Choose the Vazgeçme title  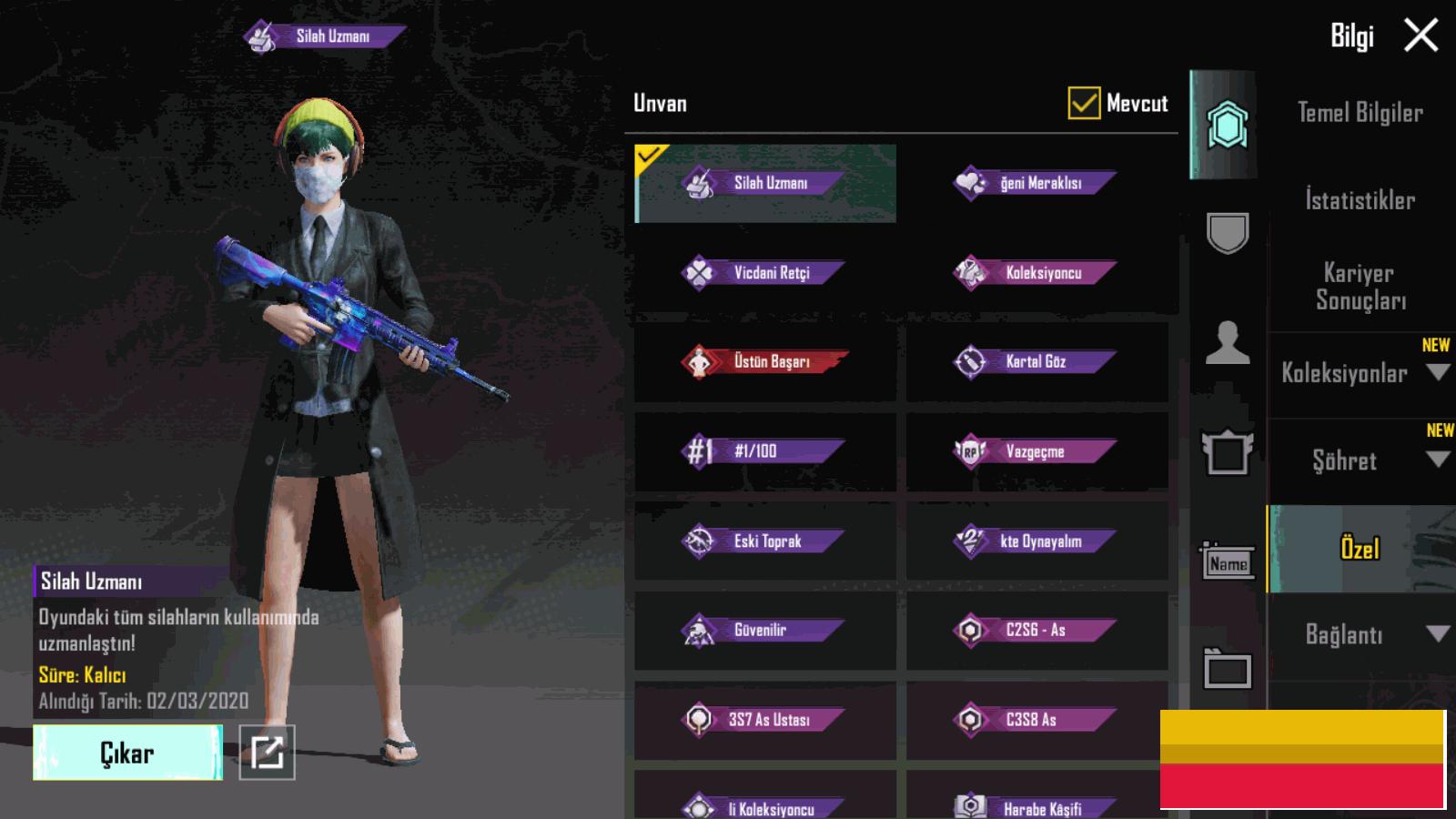point(1036,451)
